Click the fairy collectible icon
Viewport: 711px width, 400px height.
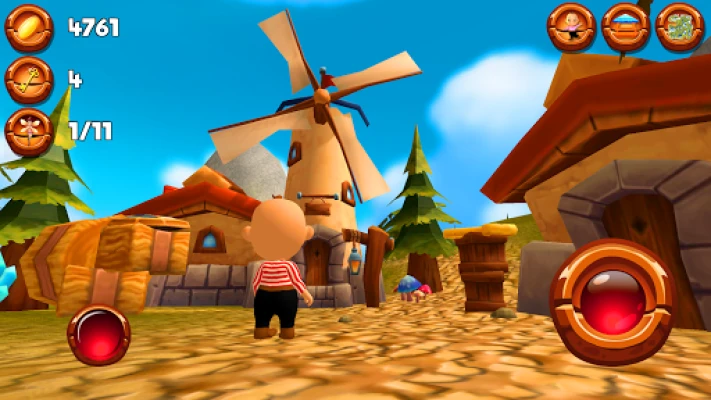pos(29,131)
